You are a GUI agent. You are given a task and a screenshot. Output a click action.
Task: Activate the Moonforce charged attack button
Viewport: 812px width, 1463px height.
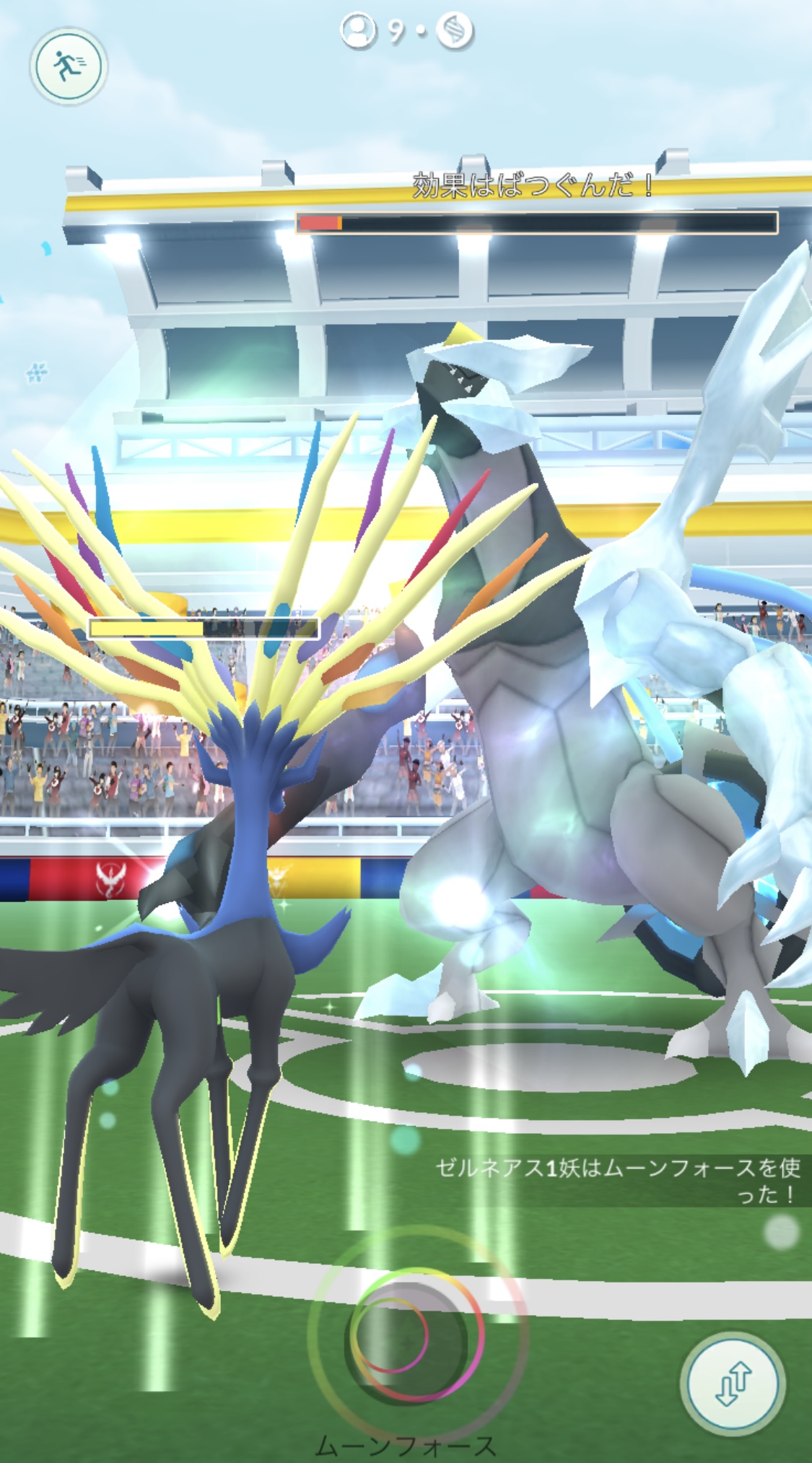[416, 1335]
